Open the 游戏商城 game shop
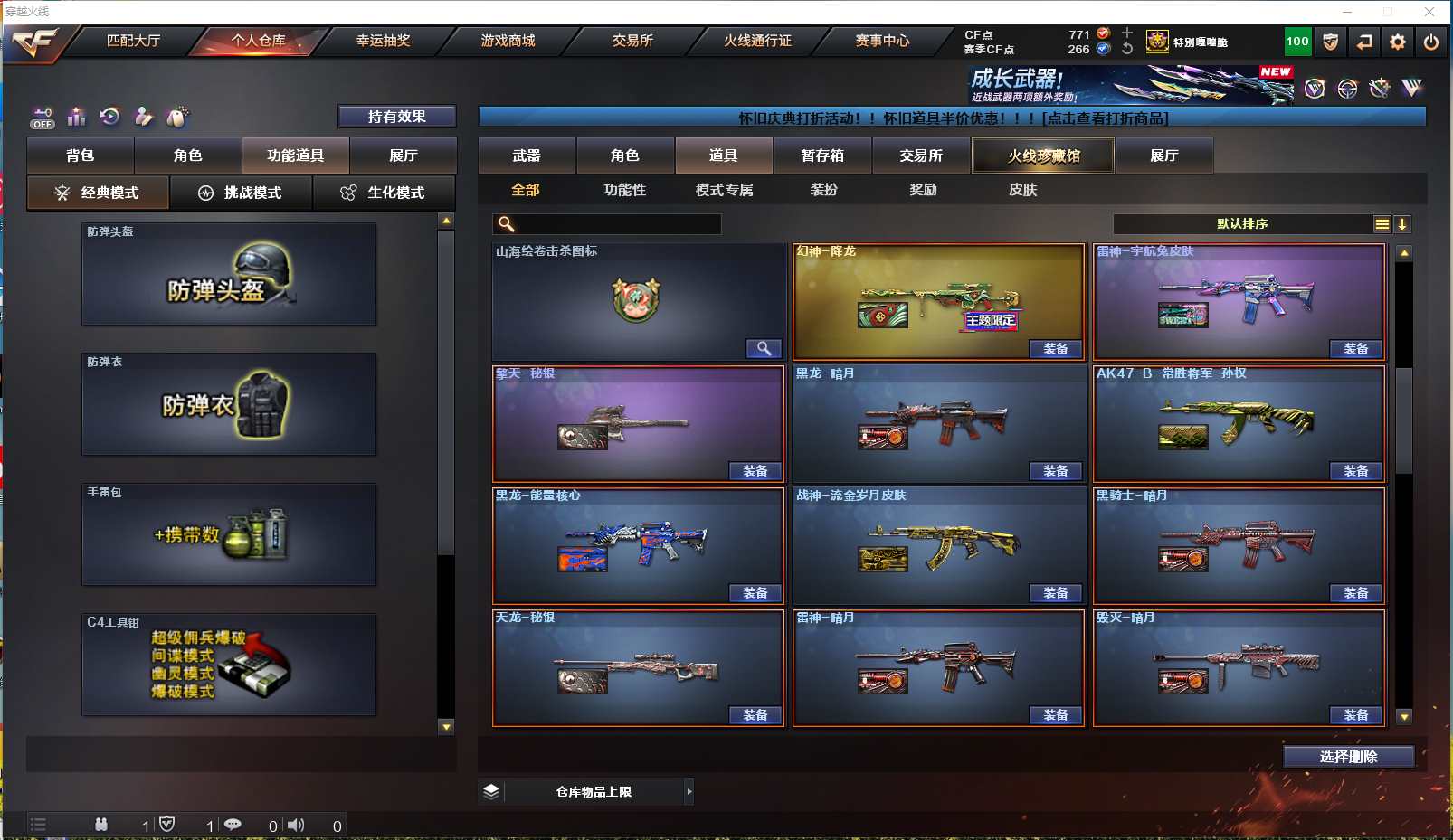The width and height of the screenshot is (1453, 840). [x=508, y=41]
